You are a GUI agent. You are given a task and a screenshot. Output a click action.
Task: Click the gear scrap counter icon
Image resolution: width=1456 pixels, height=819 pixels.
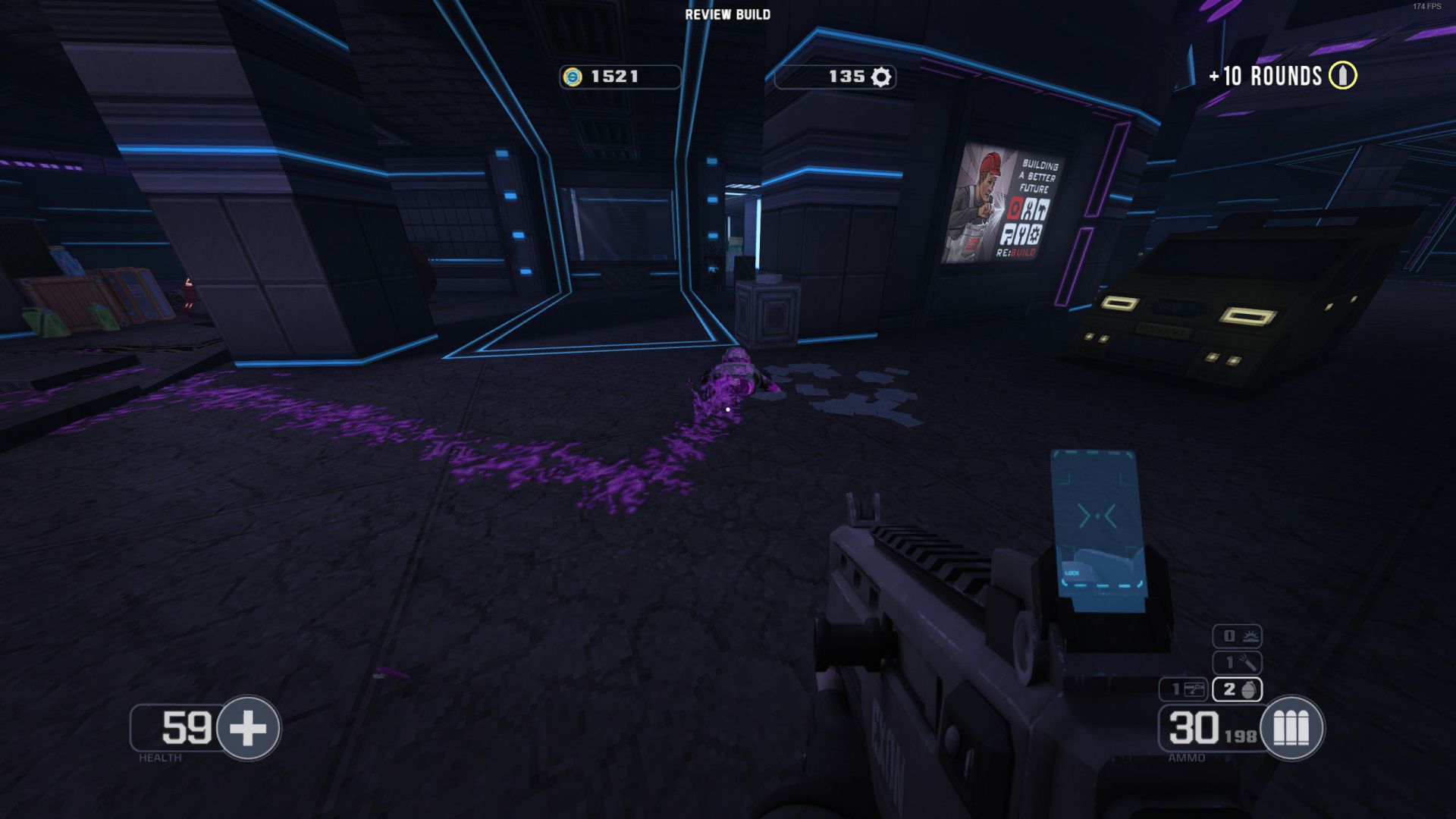coord(880,77)
